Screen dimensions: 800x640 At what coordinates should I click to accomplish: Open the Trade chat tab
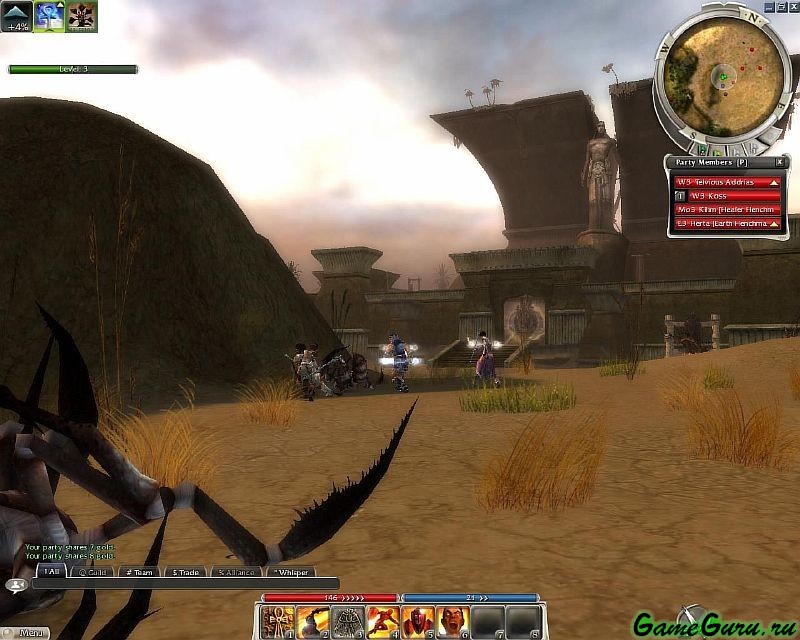[x=188, y=572]
